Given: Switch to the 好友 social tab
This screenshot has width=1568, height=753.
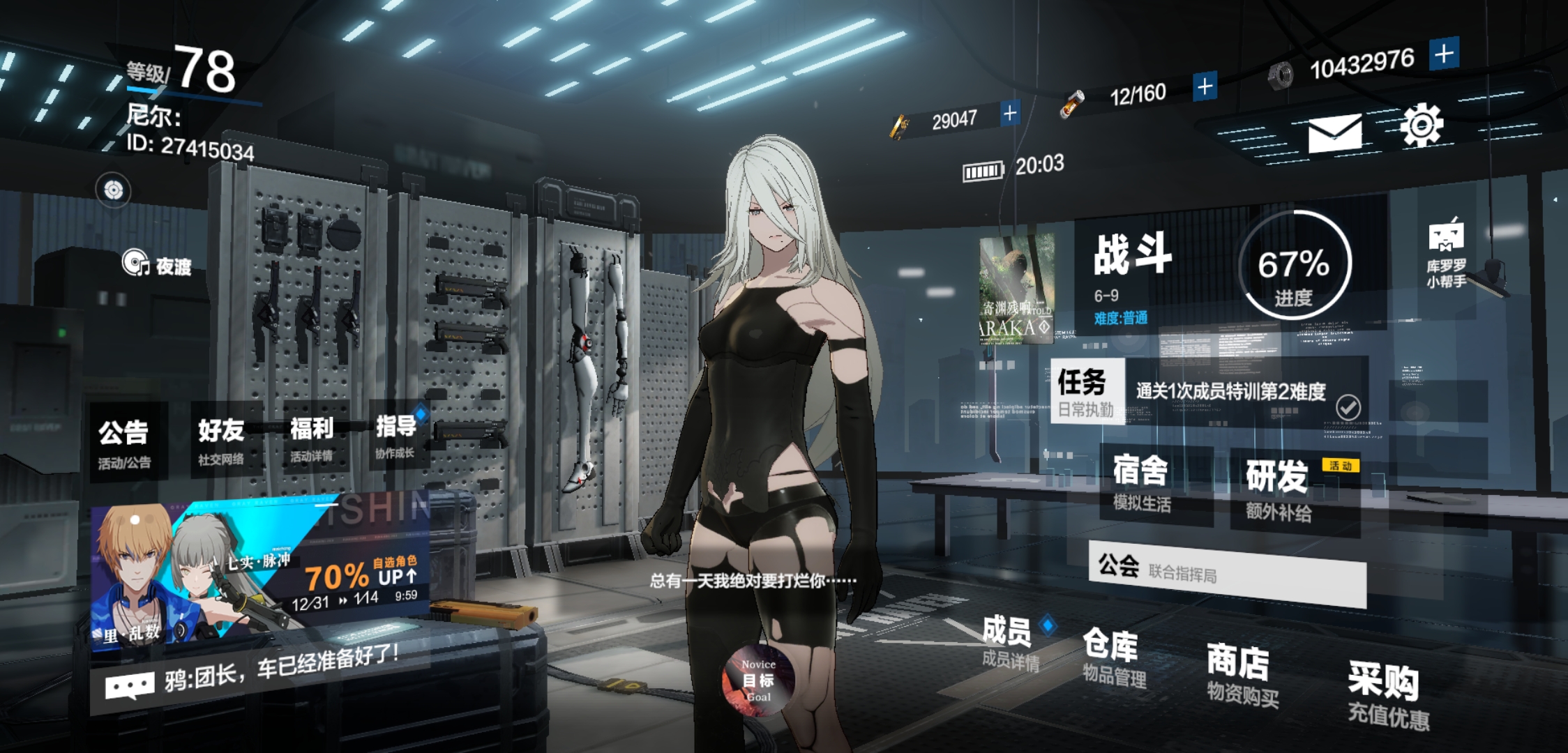Looking at the screenshot, I should pos(222,432).
